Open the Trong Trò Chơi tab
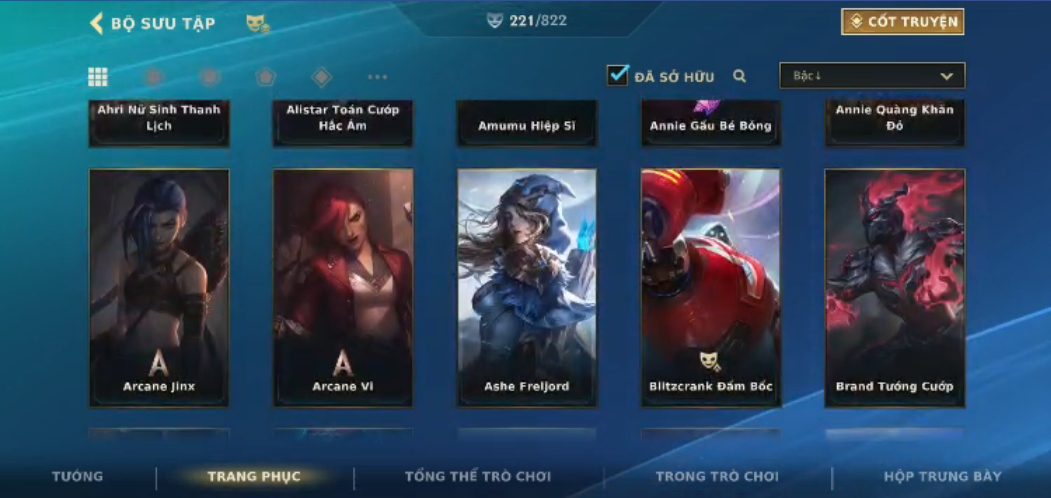Image resolution: width=1051 pixels, height=498 pixels. tap(717, 477)
